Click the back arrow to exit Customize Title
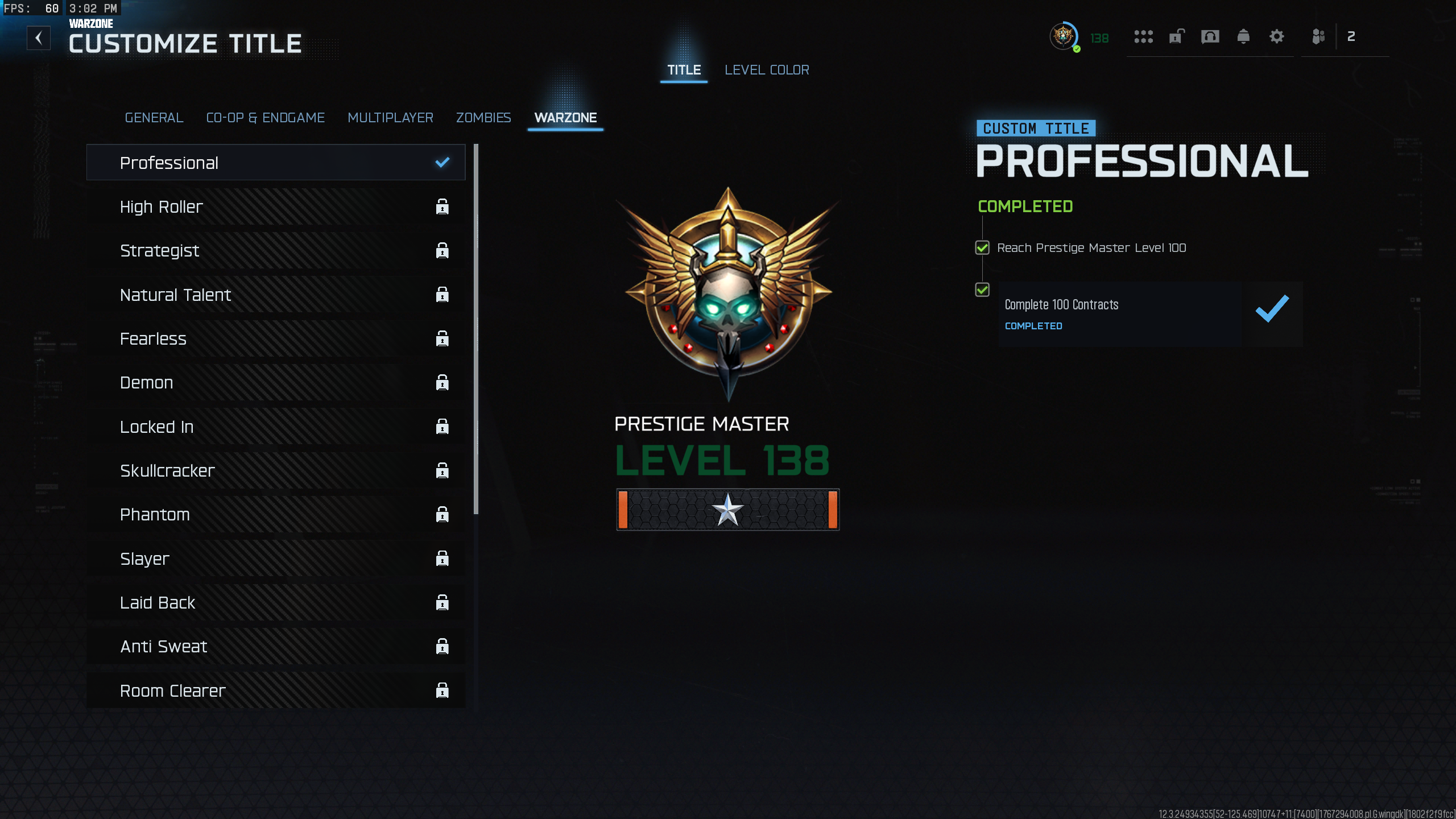This screenshot has width=1456, height=819. tap(39, 38)
